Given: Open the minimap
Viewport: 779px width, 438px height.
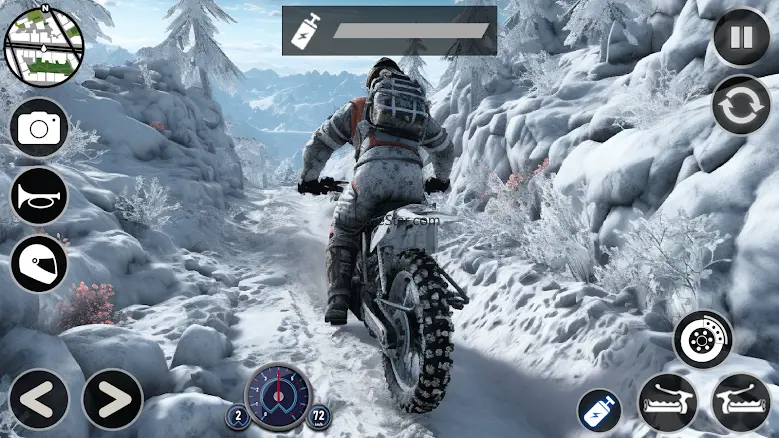Looking at the screenshot, I should 42,46.
